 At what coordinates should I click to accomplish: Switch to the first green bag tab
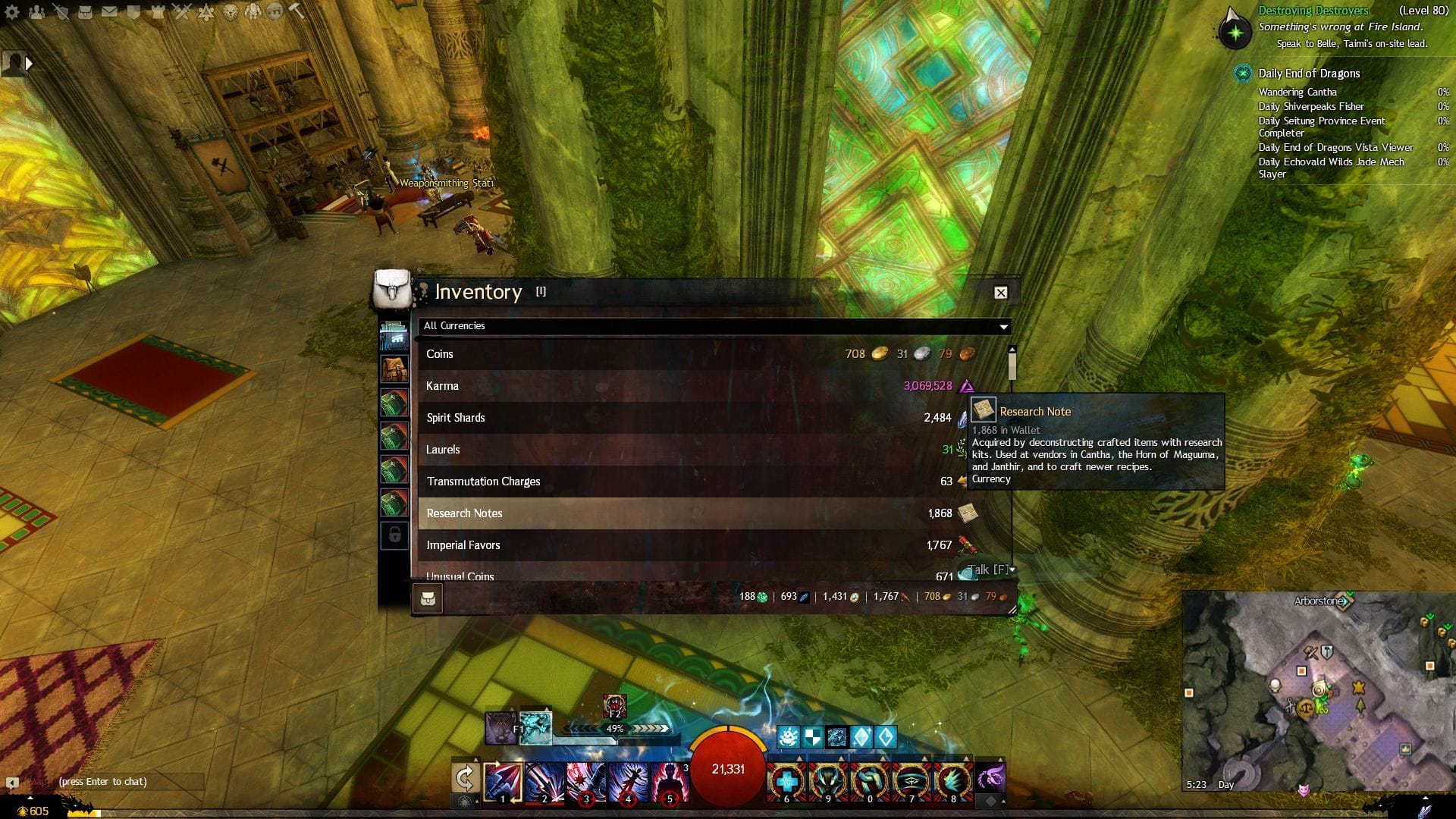click(394, 403)
